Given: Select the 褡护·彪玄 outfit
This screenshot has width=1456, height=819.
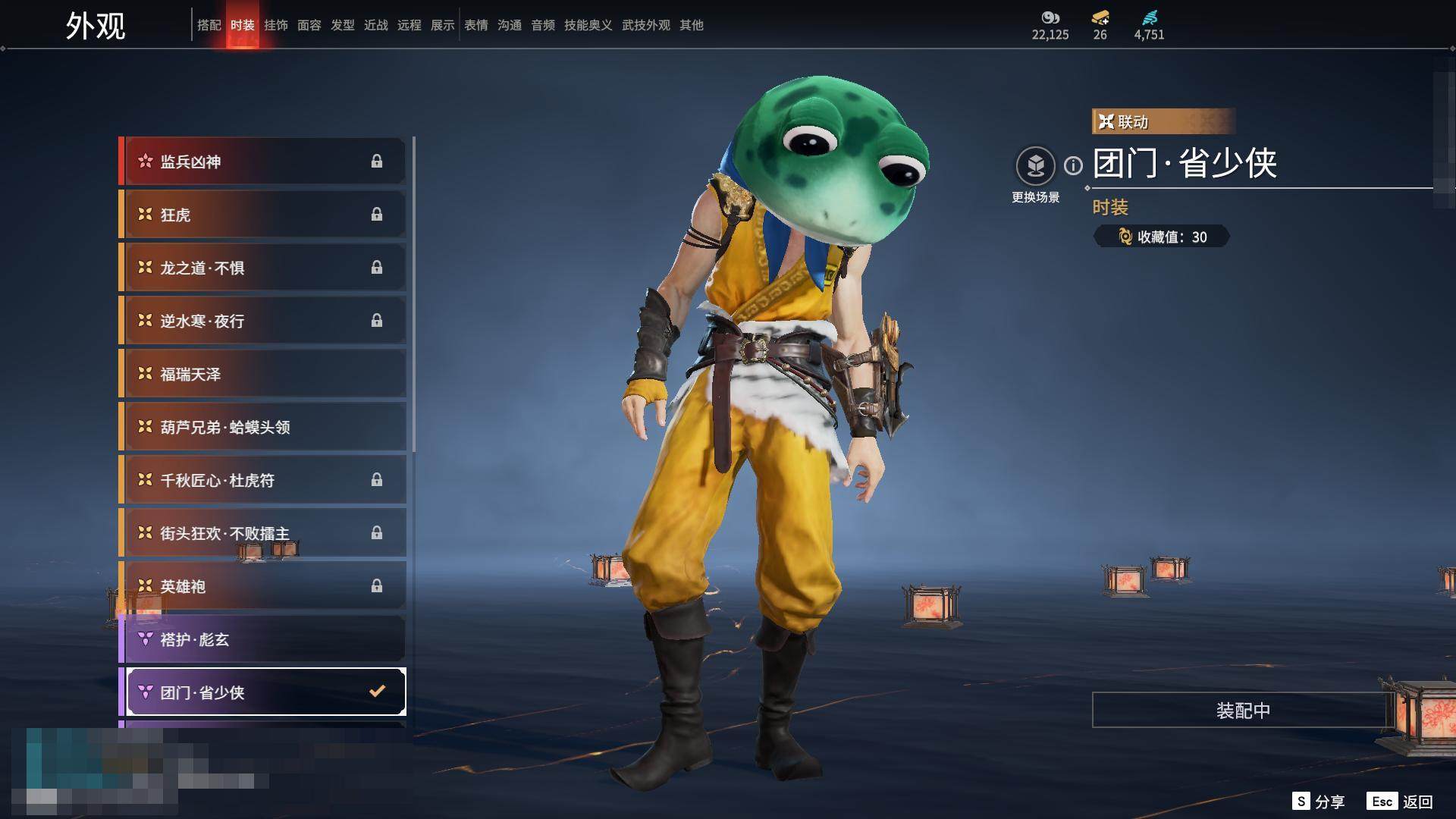Looking at the screenshot, I should click(x=264, y=639).
